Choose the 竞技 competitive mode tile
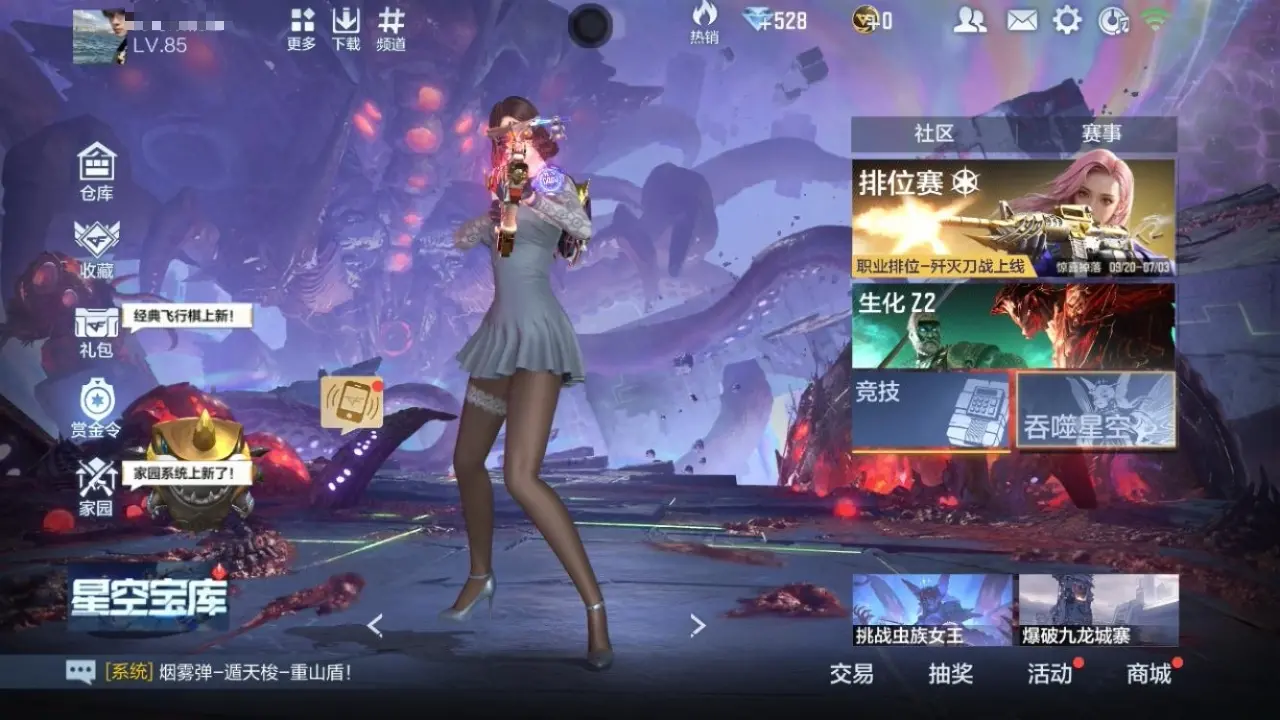 pos(932,410)
